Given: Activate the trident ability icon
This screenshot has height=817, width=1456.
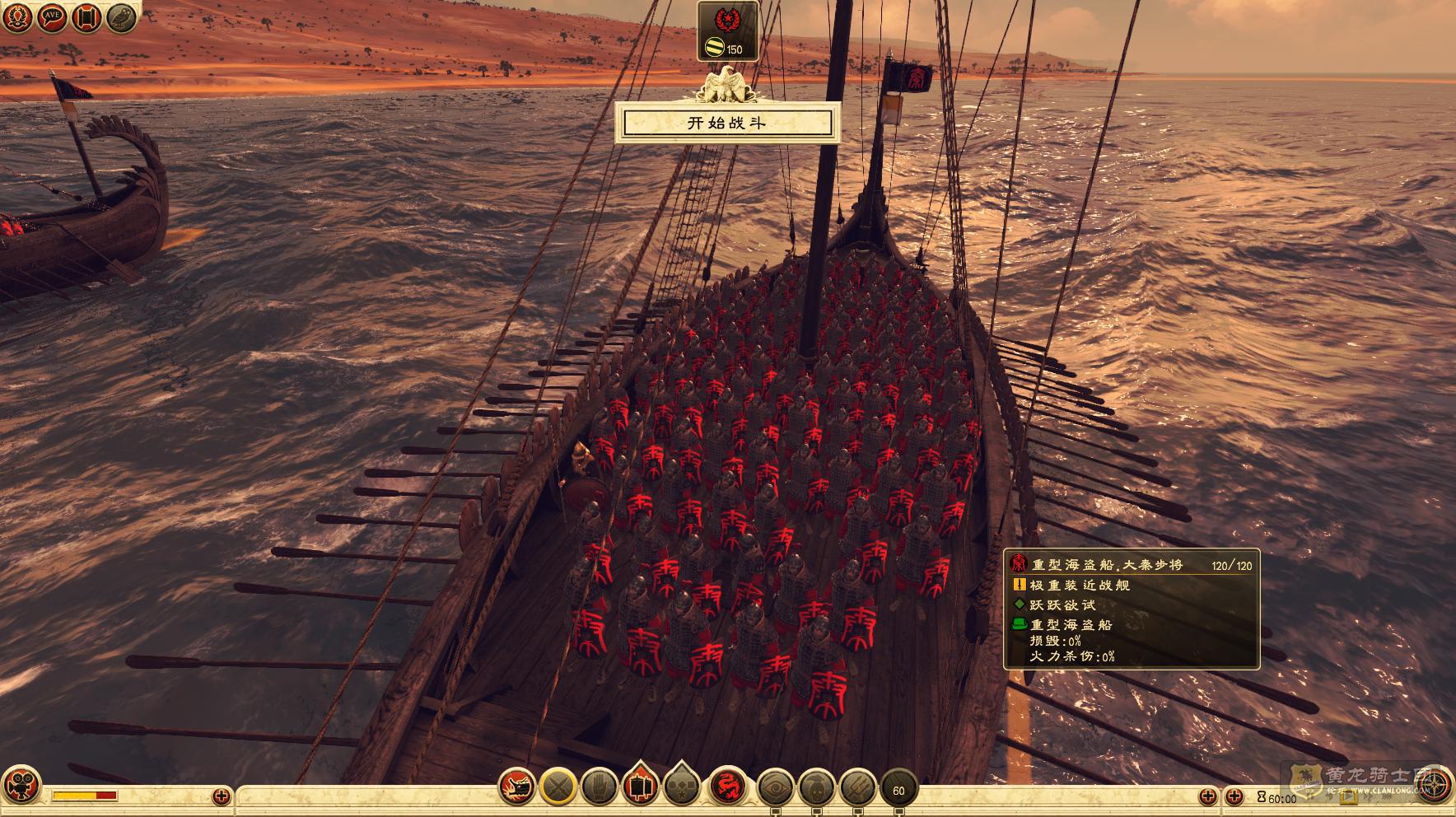Looking at the screenshot, I should click(x=856, y=788).
